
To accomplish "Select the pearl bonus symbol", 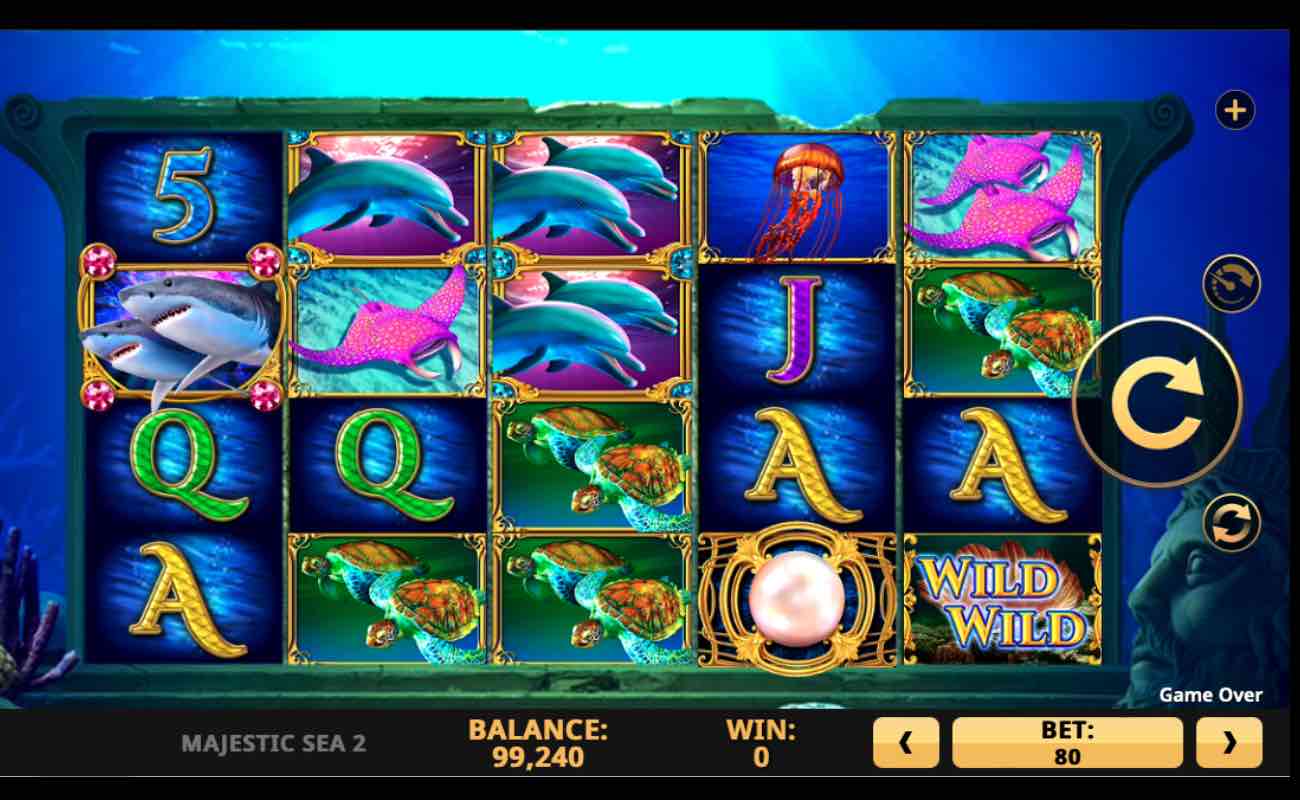I will [x=800, y=600].
